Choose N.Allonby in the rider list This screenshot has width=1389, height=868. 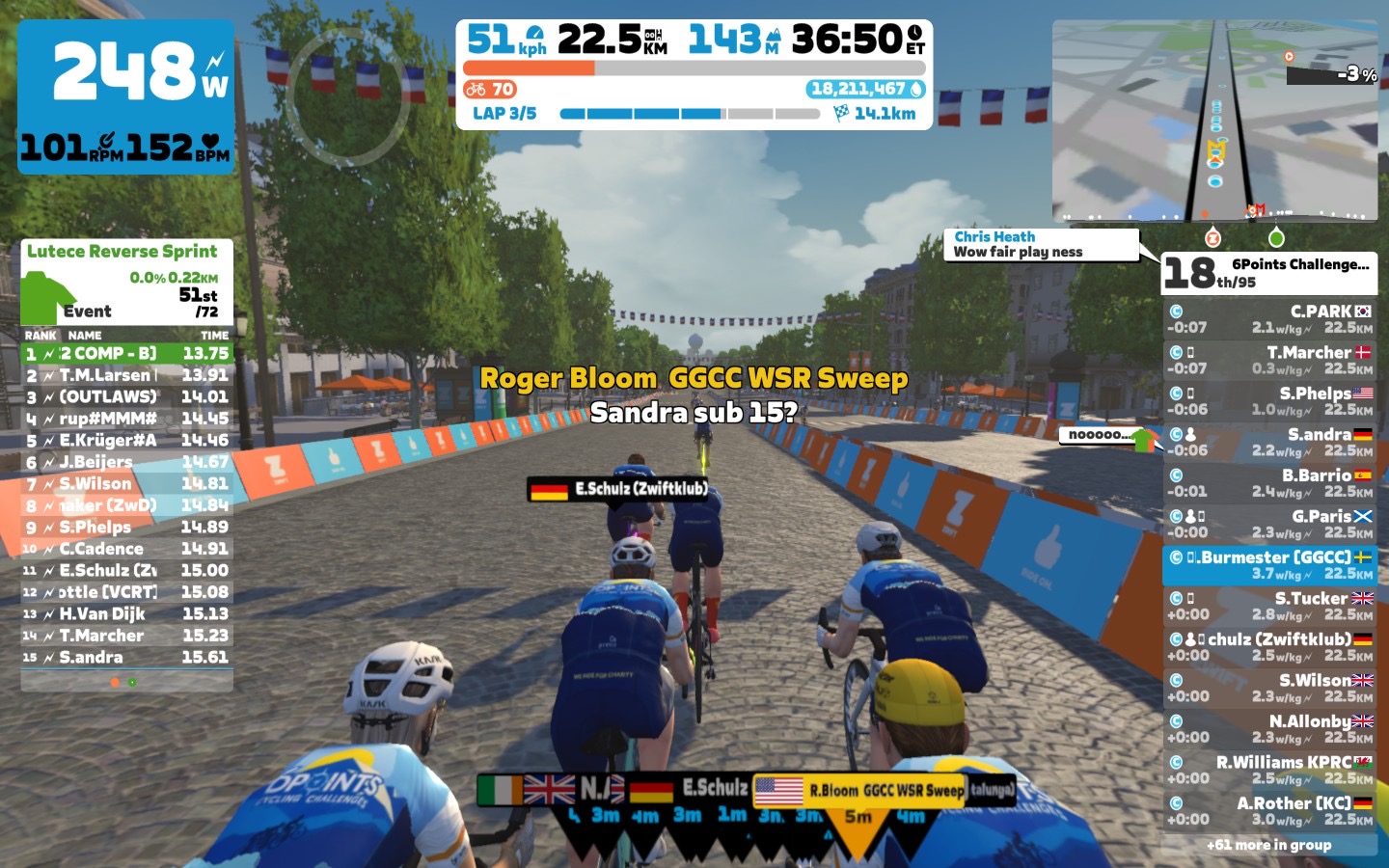click(x=1269, y=729)
